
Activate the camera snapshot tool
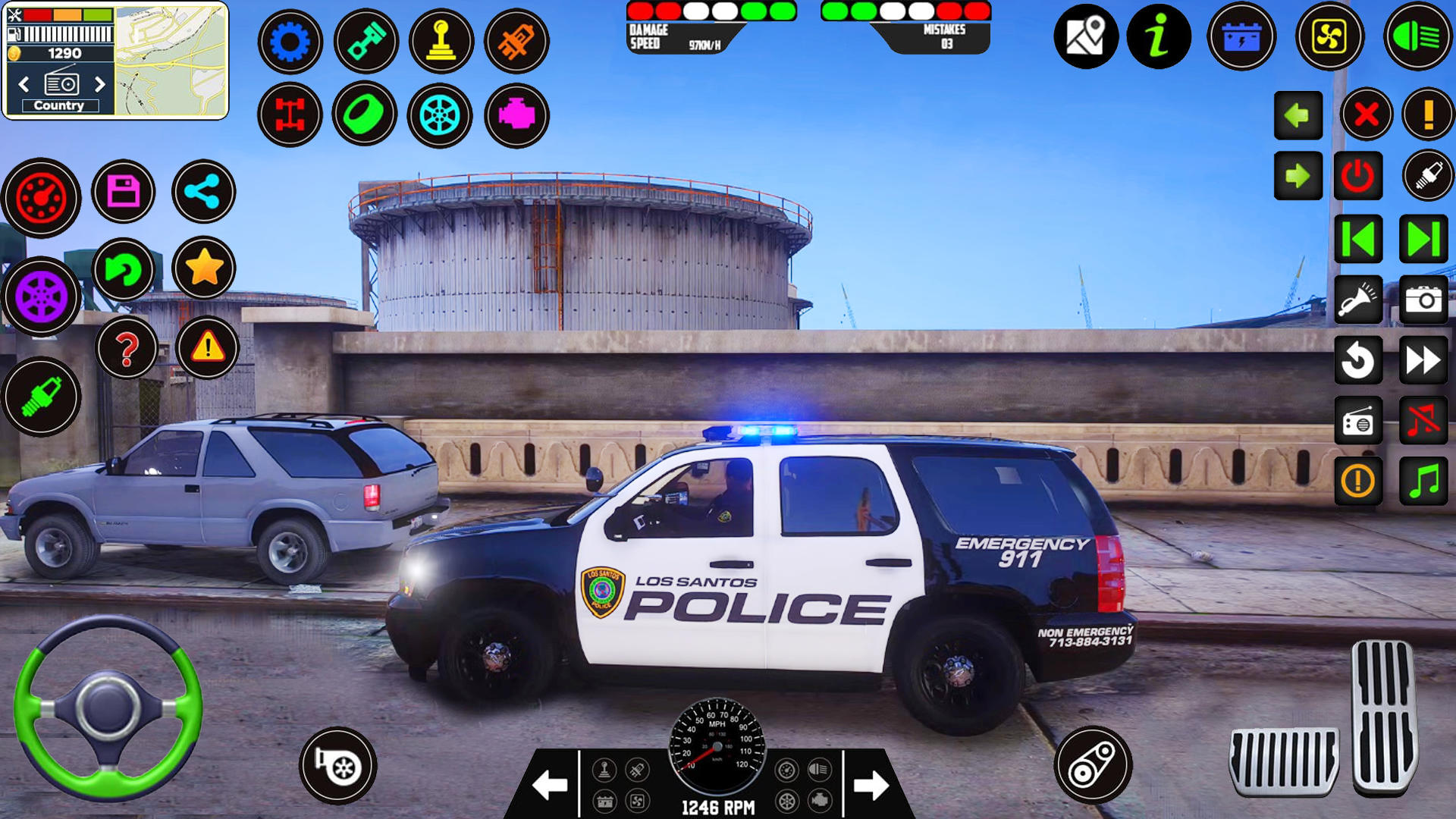[x=1424, y=300]
